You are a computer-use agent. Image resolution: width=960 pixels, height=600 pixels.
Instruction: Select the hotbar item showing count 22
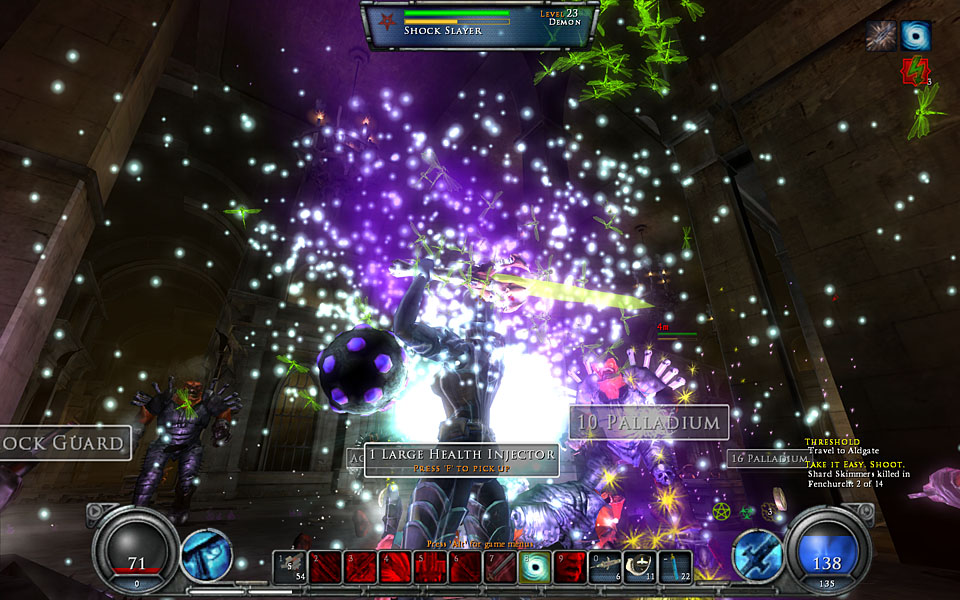tap(675, 567)
